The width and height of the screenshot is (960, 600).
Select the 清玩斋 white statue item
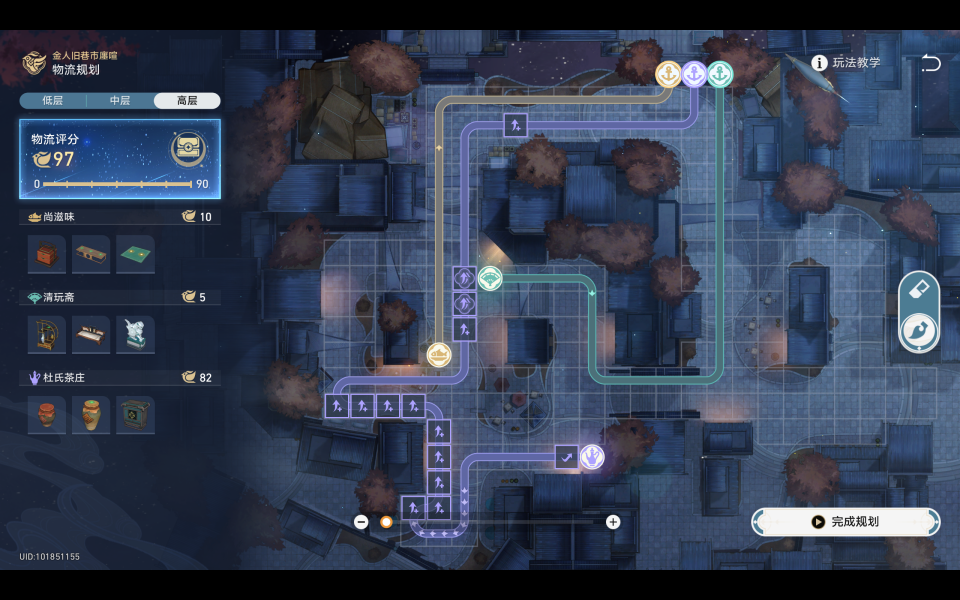click(135, 334)
